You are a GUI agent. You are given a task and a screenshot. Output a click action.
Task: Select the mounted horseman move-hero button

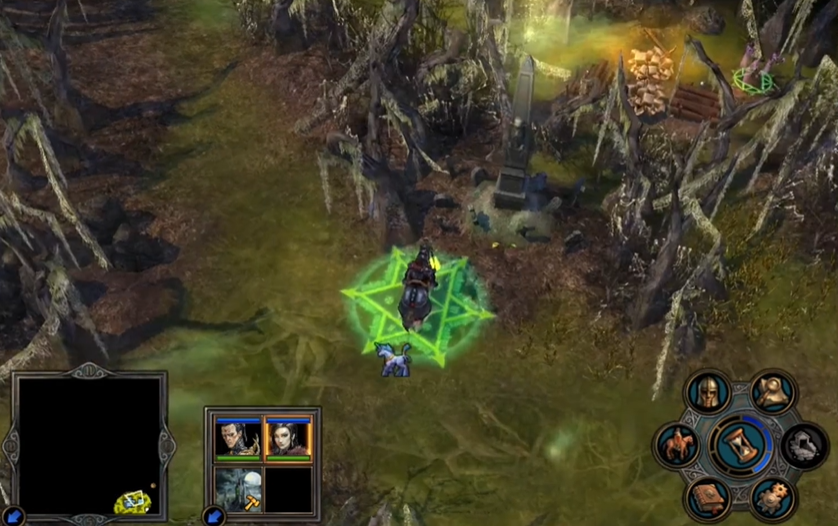(677, 445)
